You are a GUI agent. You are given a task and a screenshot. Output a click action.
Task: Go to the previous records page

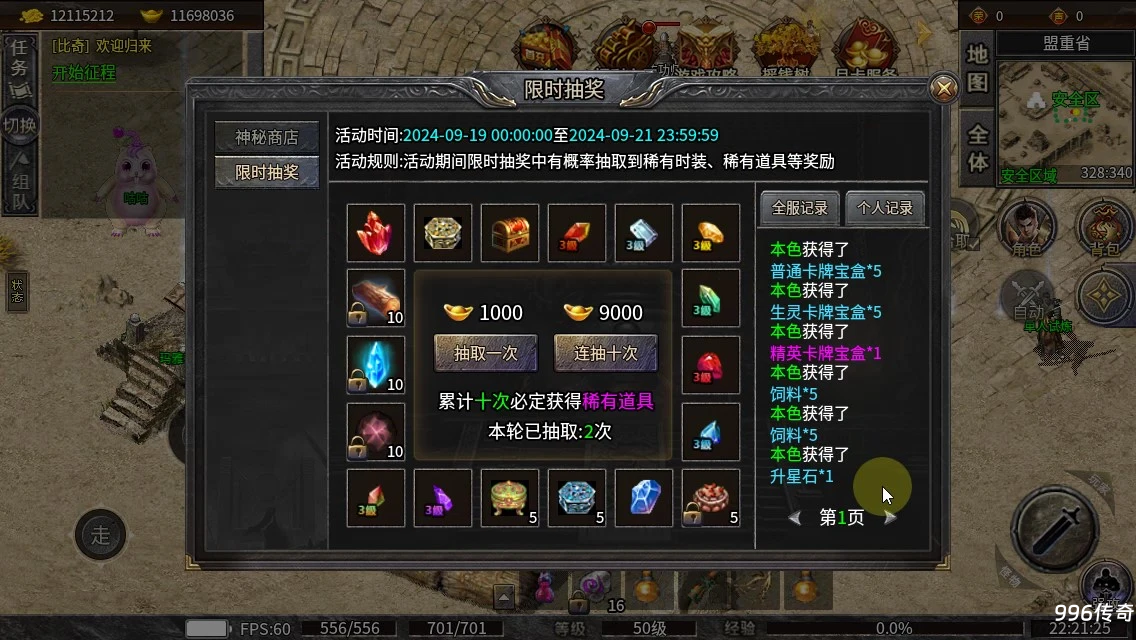pyautogui.click(x=795, y=518)
